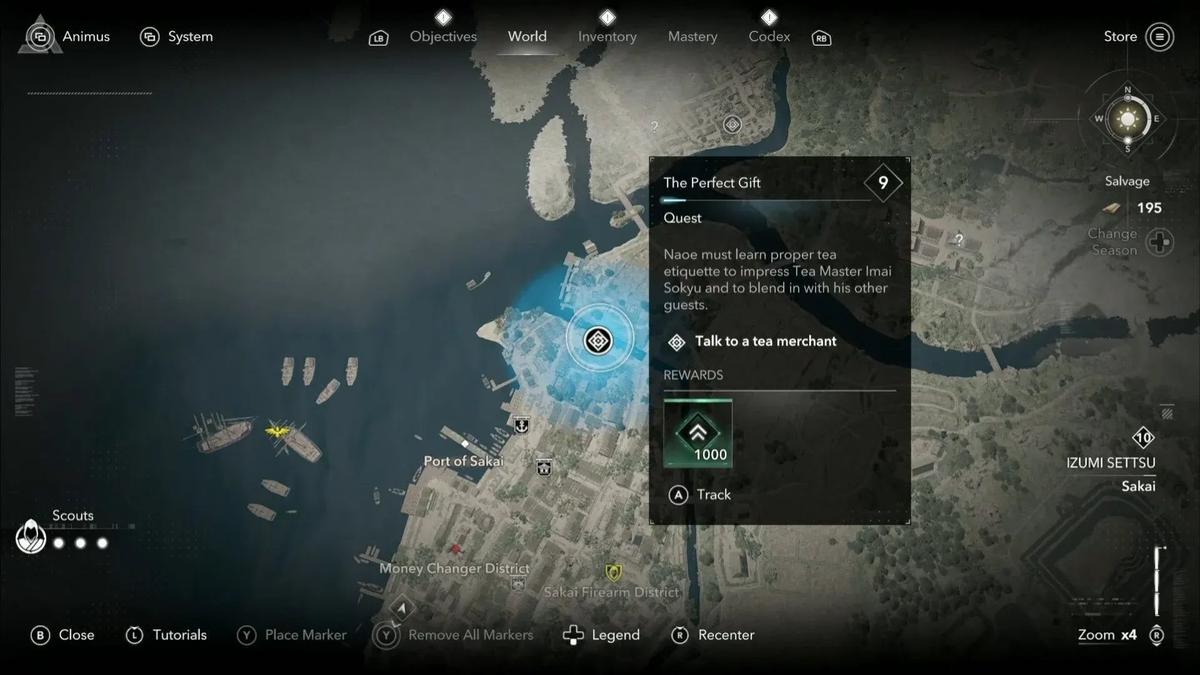
Task: Open the Objectives tab
Action: pyautogui.click(x=443, y=36)
